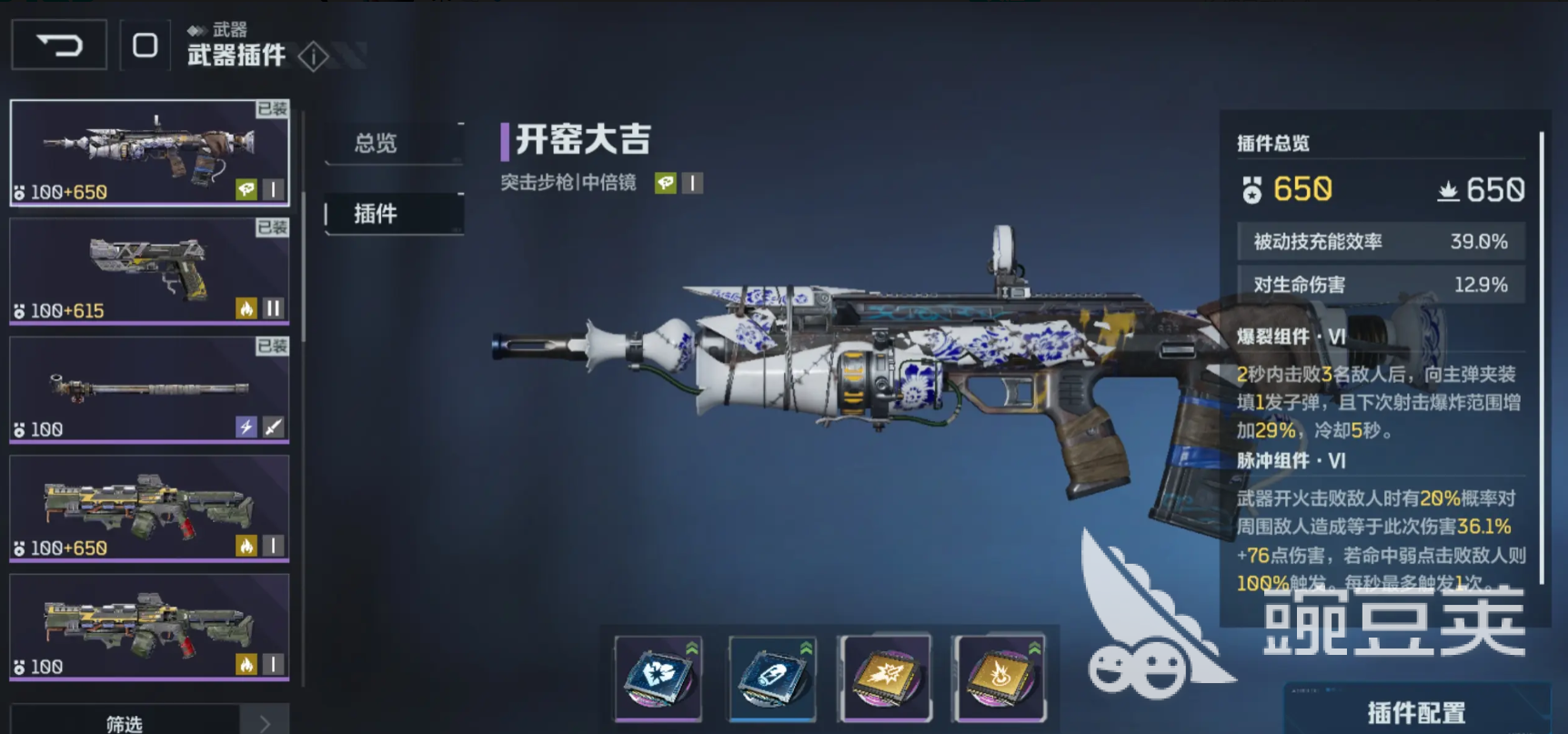
Task: Click the back arrow icon at top left
Action: point(58,44)
